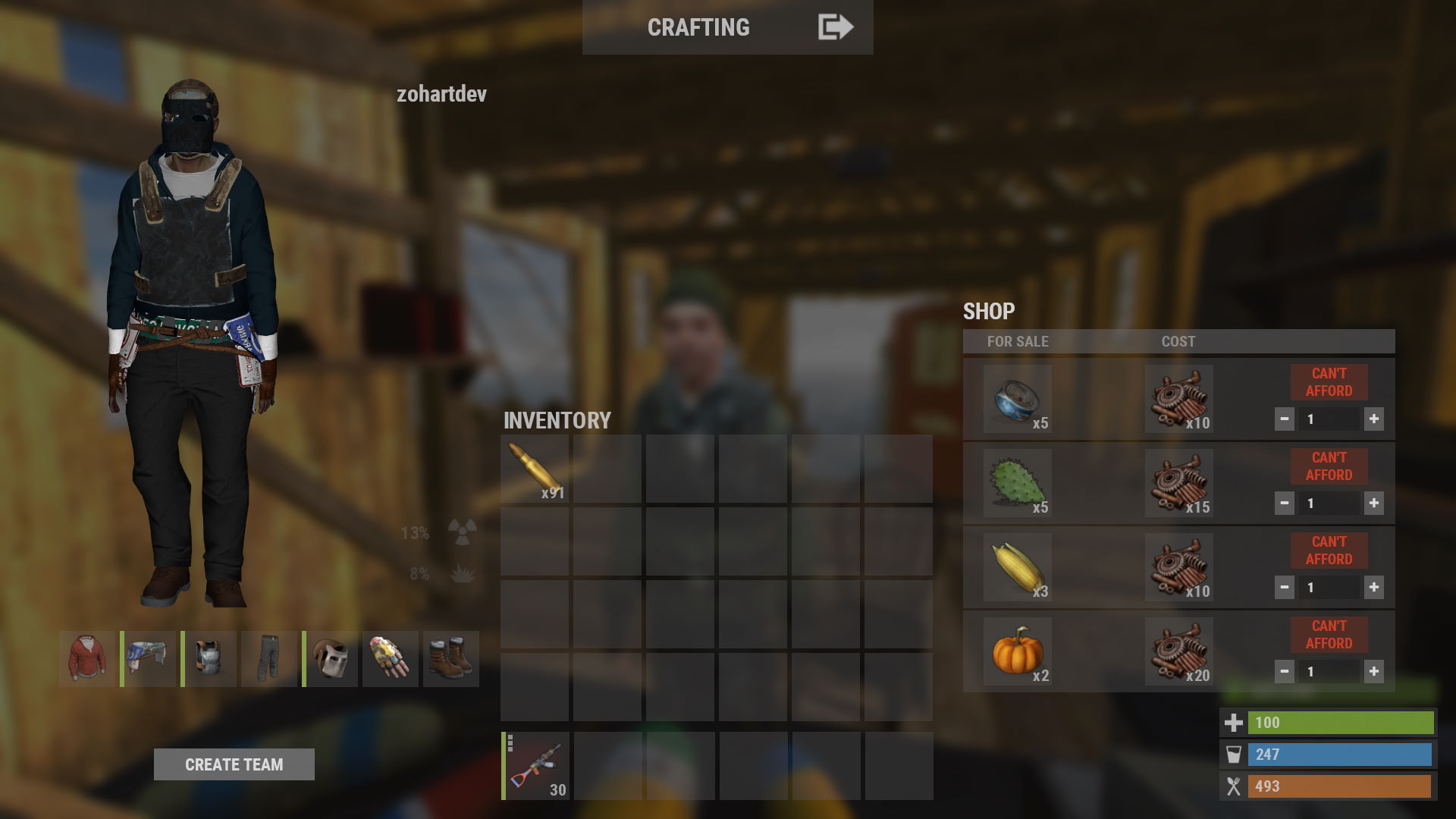Click the cactus flesh item for sale

[x=1017, y=483]
